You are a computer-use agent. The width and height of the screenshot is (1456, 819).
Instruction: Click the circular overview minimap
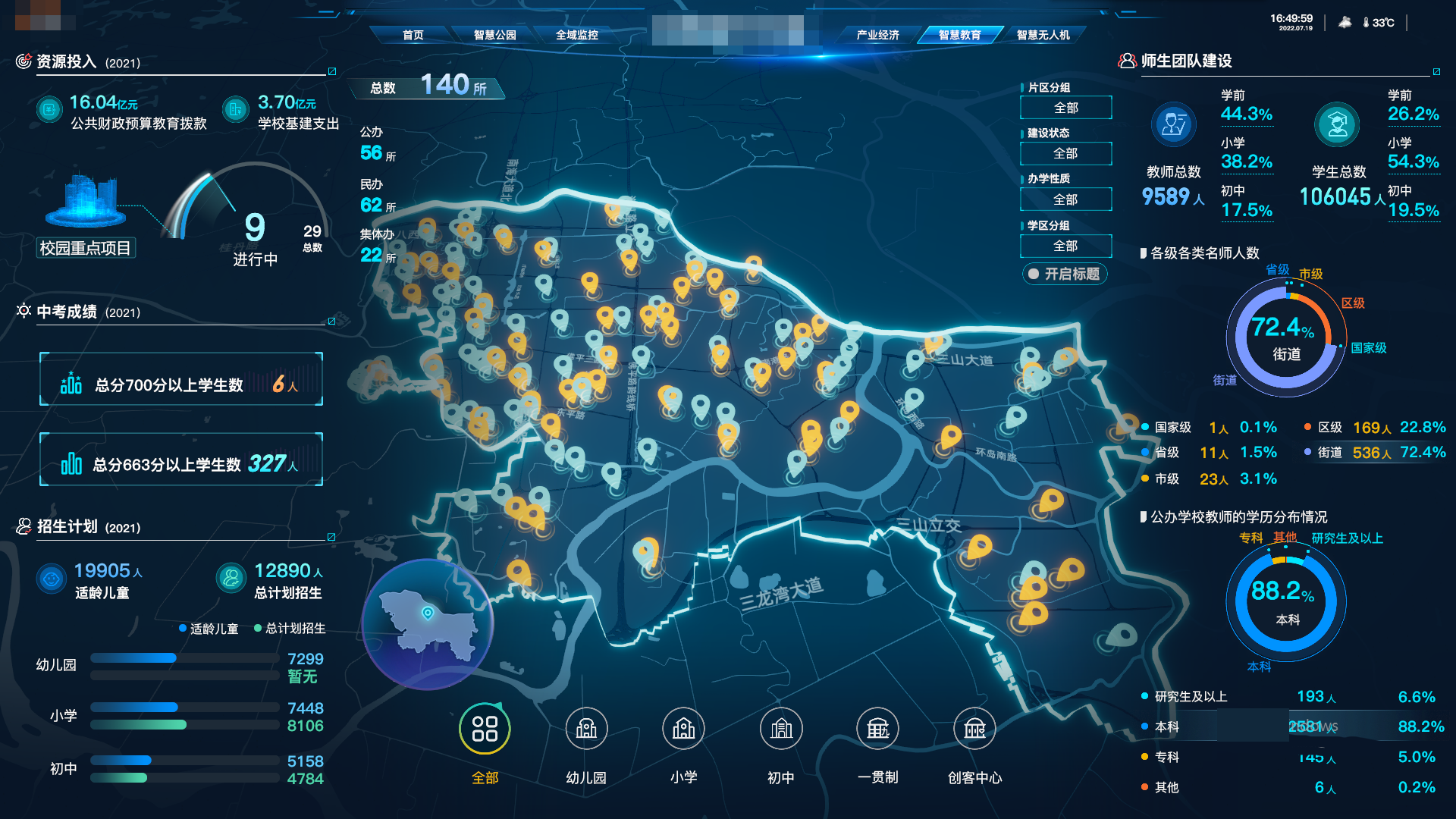[x=428, y=625]
